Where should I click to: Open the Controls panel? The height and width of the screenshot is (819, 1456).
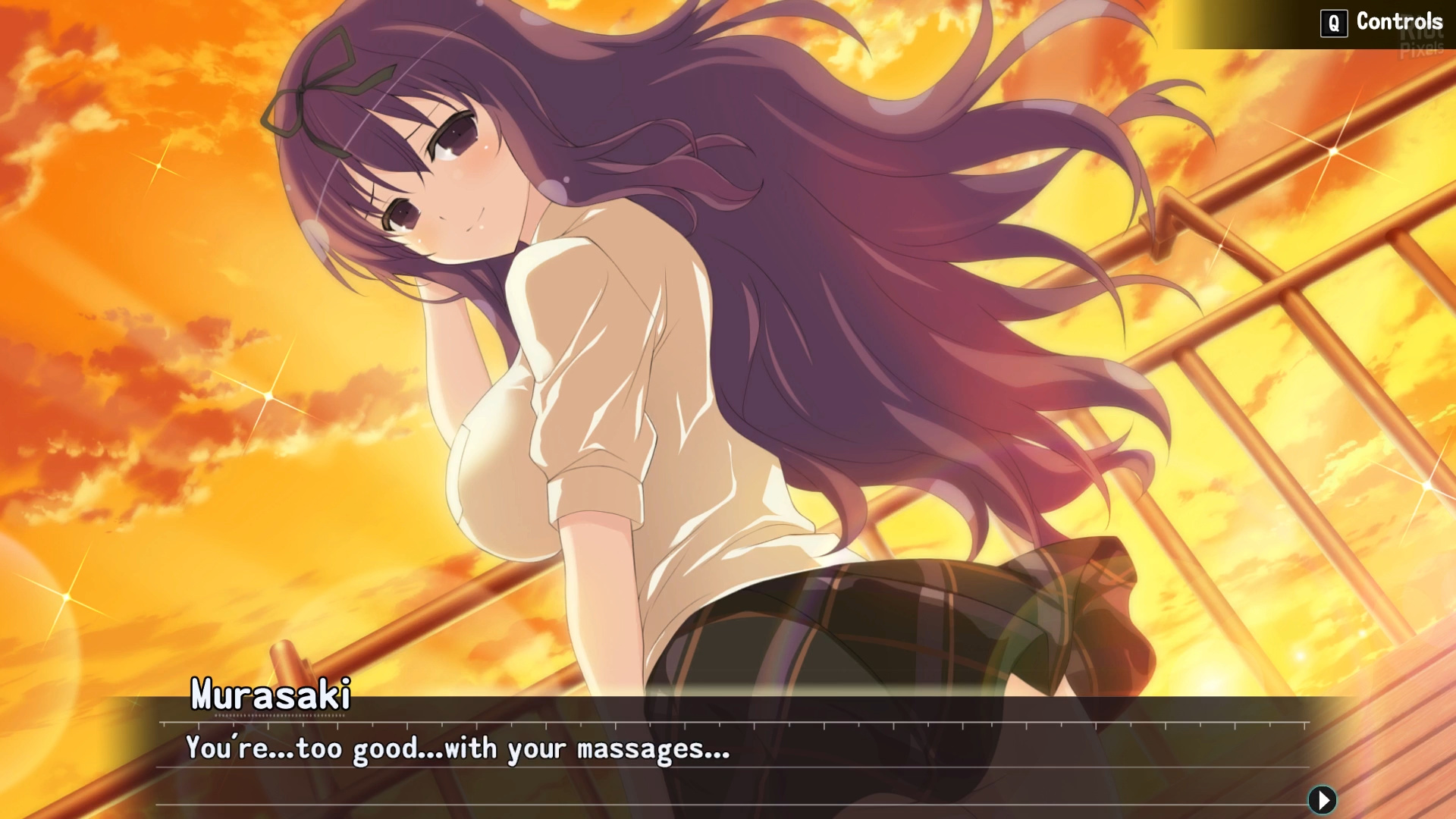1382,22
